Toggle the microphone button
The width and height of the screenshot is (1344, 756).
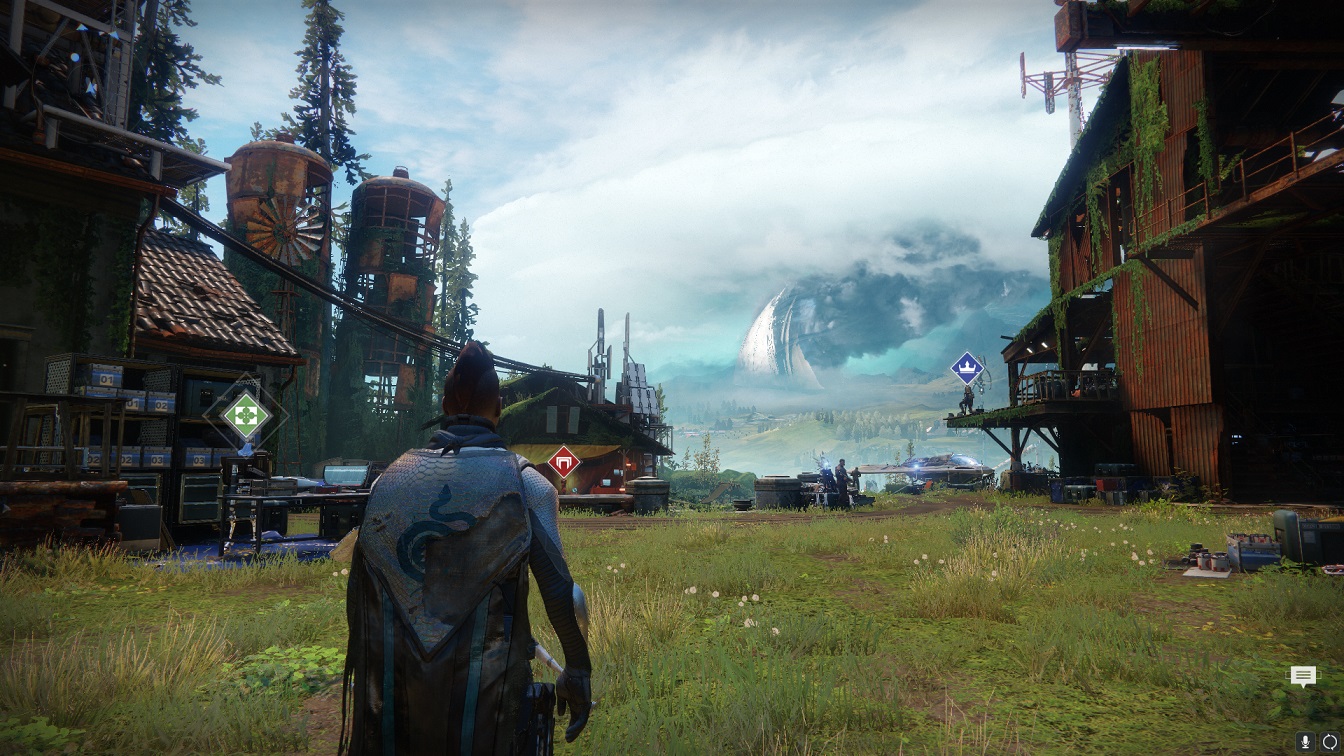click(1306, 741)
